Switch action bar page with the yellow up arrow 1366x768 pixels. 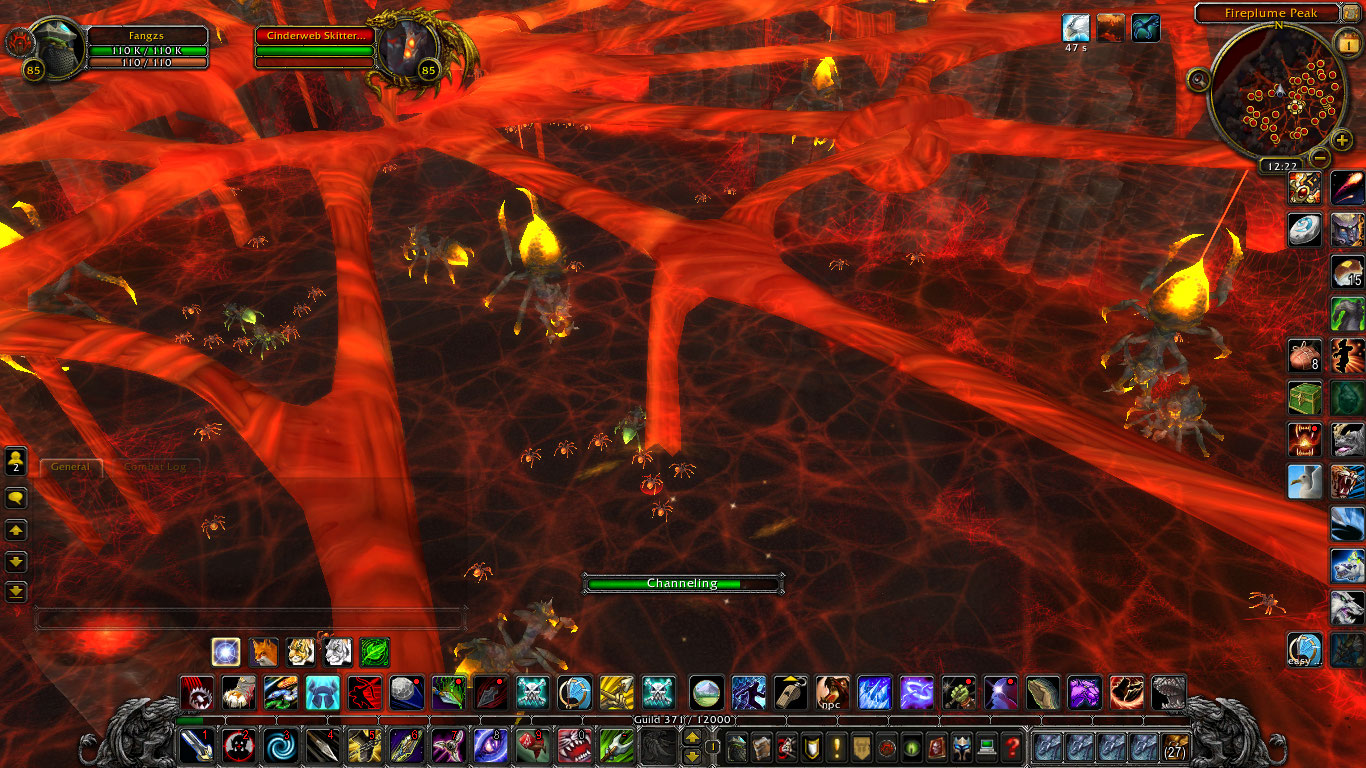click(692, 738)
